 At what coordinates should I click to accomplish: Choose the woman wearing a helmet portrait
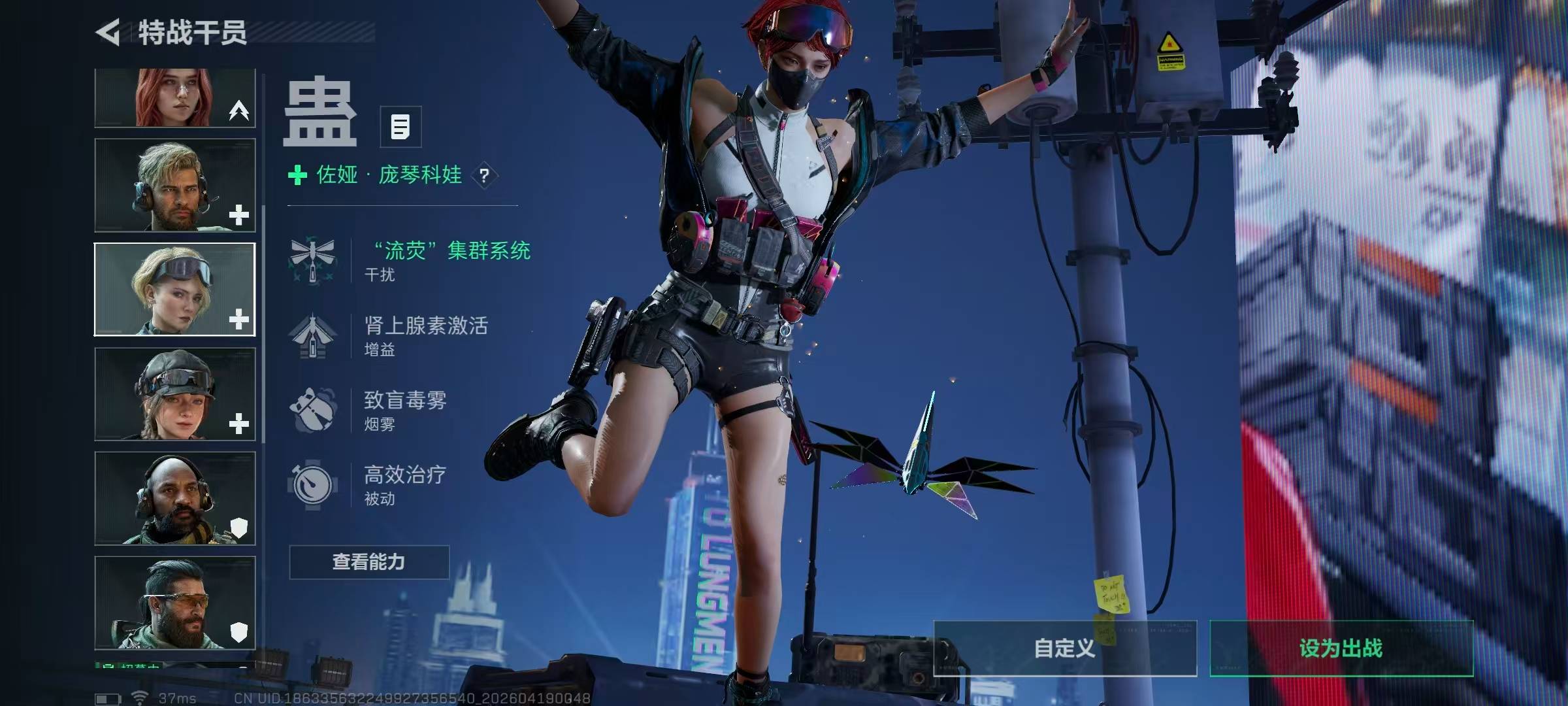(175, 394)
